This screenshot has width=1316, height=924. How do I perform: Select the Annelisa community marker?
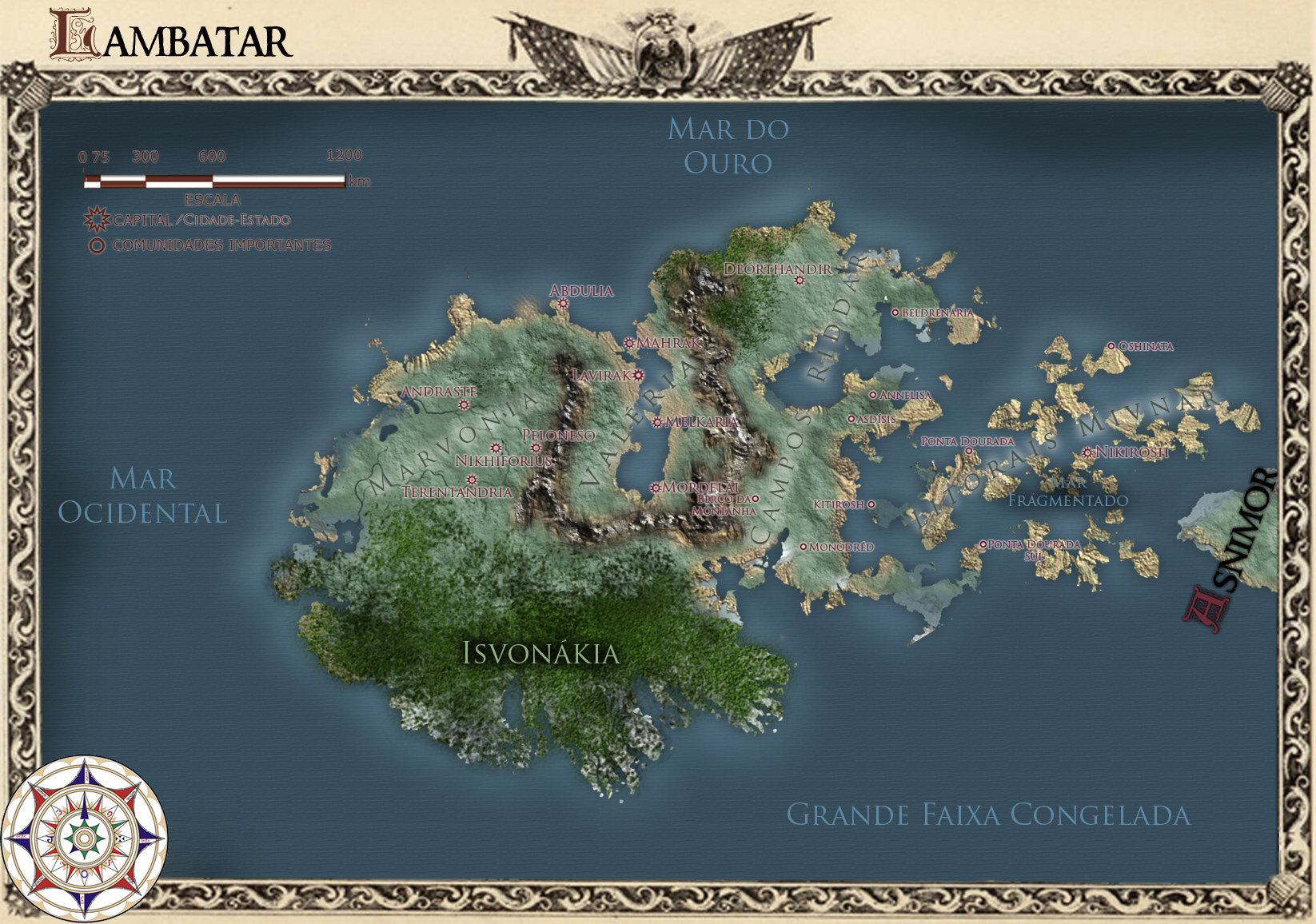click(x=873, y=395)
